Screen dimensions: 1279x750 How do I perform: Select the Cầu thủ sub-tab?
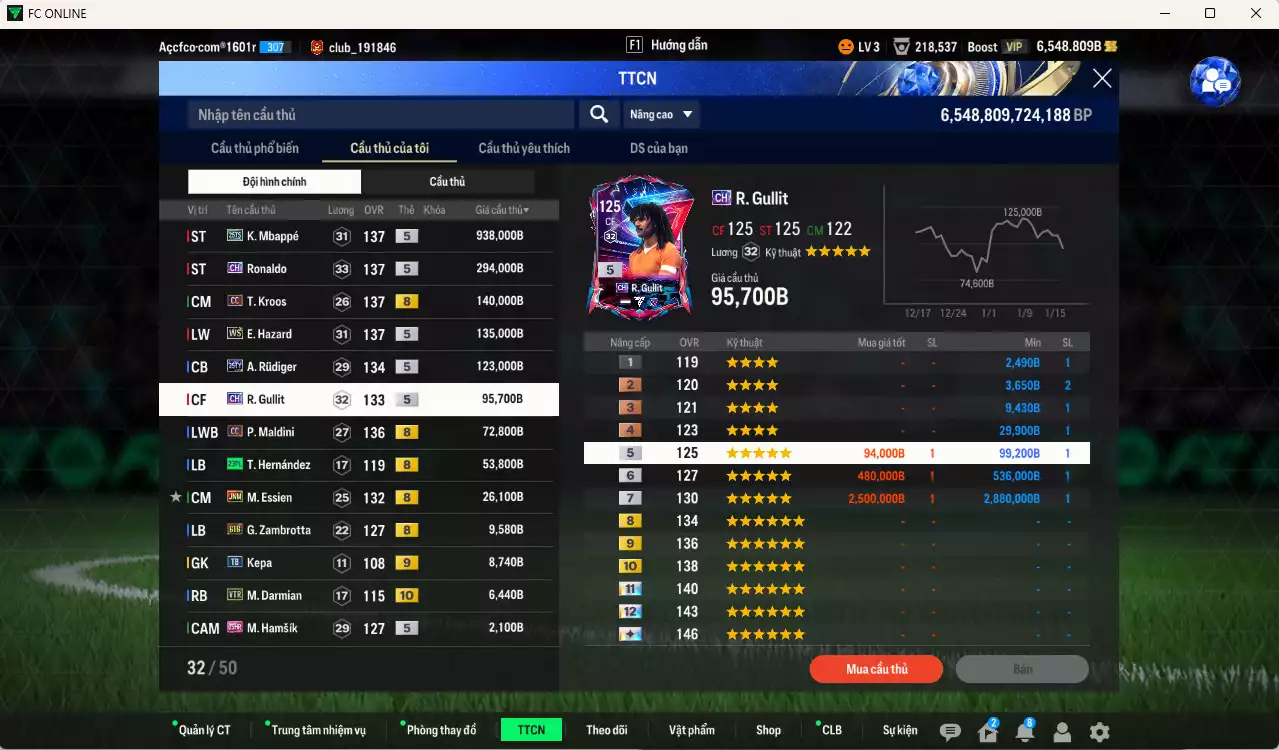pyautogui.click(x=447, y=181)
